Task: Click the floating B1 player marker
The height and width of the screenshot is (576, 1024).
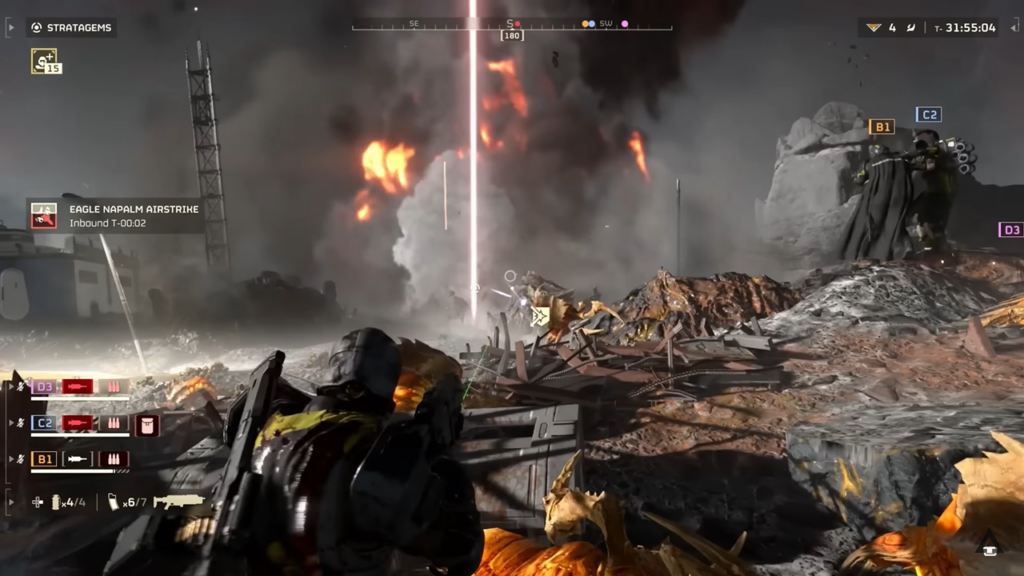Action: coord(881,127)
